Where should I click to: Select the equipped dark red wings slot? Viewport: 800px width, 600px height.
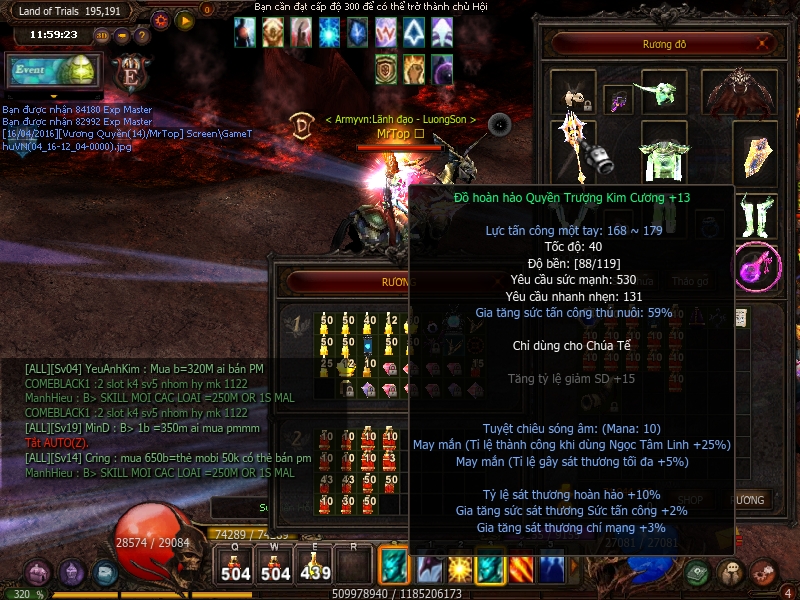740,93
